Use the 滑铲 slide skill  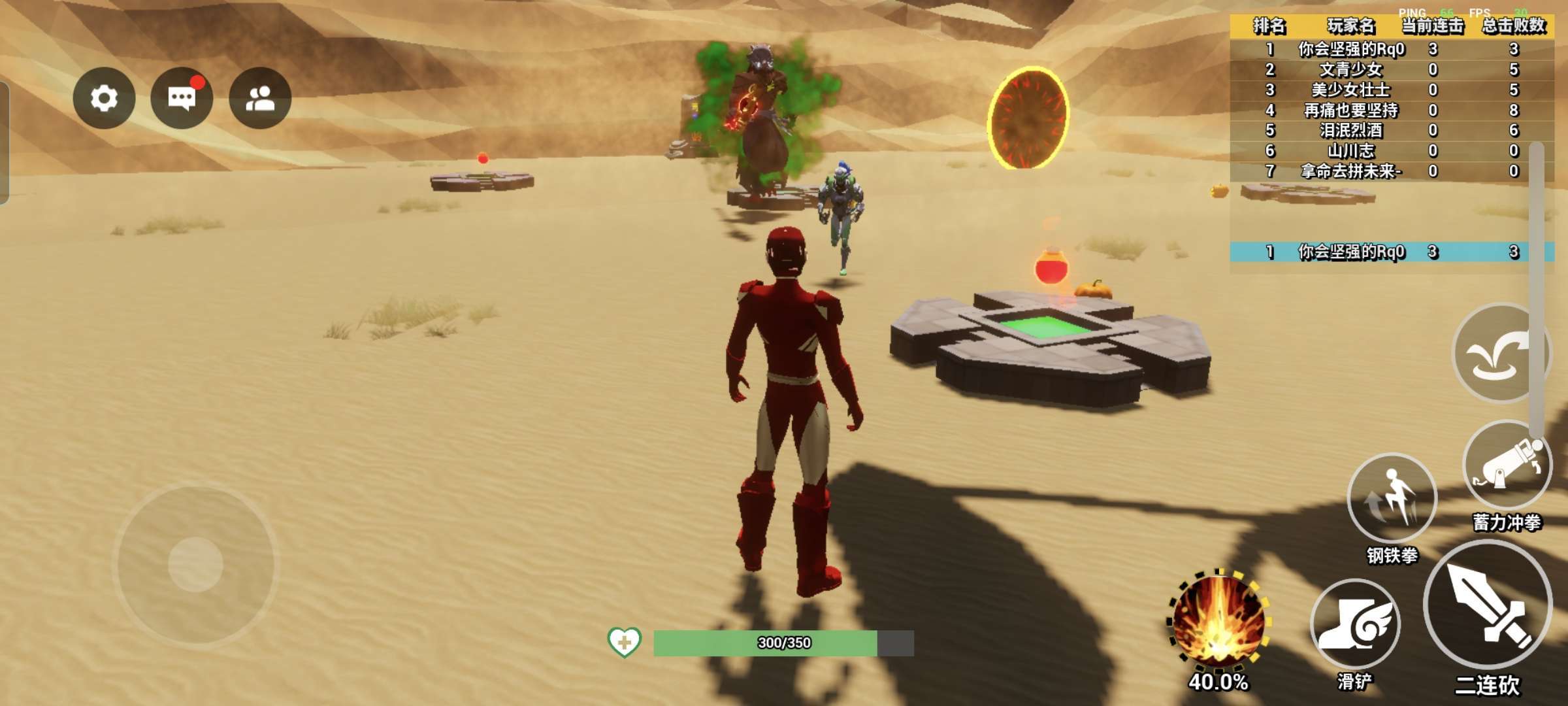[1355, 625]
